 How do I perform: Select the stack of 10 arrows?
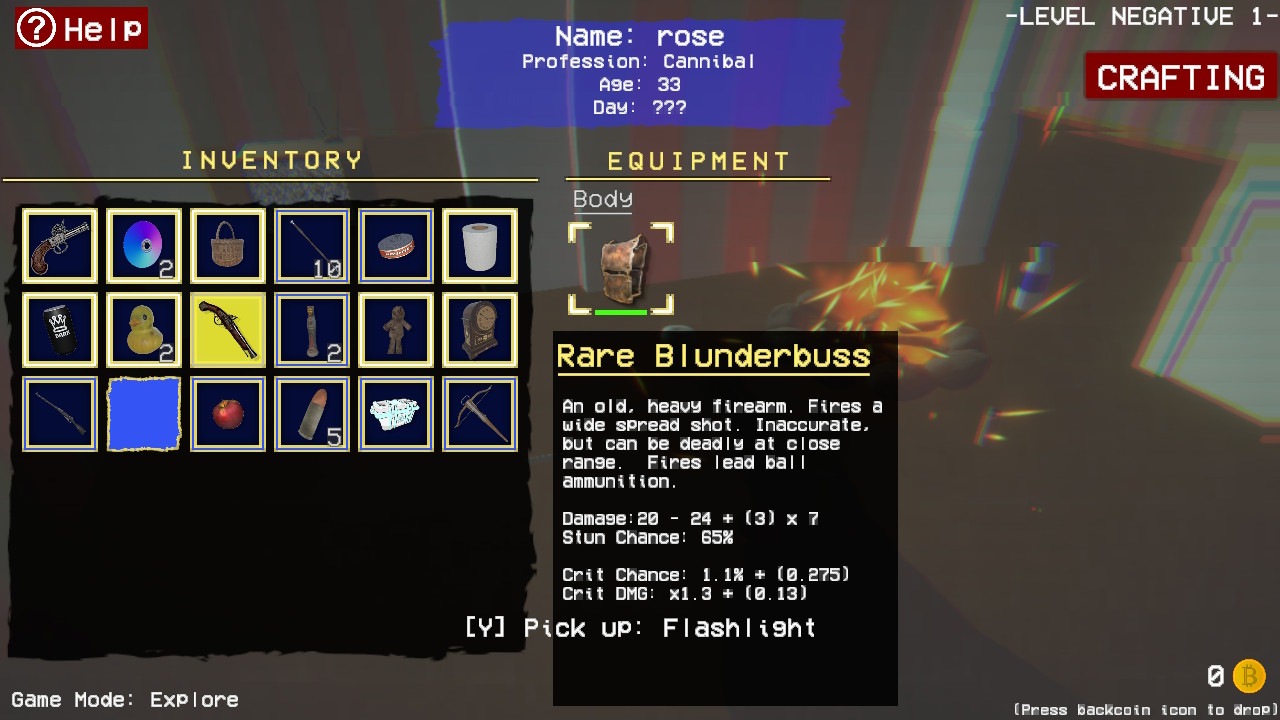tap(311, 245)
